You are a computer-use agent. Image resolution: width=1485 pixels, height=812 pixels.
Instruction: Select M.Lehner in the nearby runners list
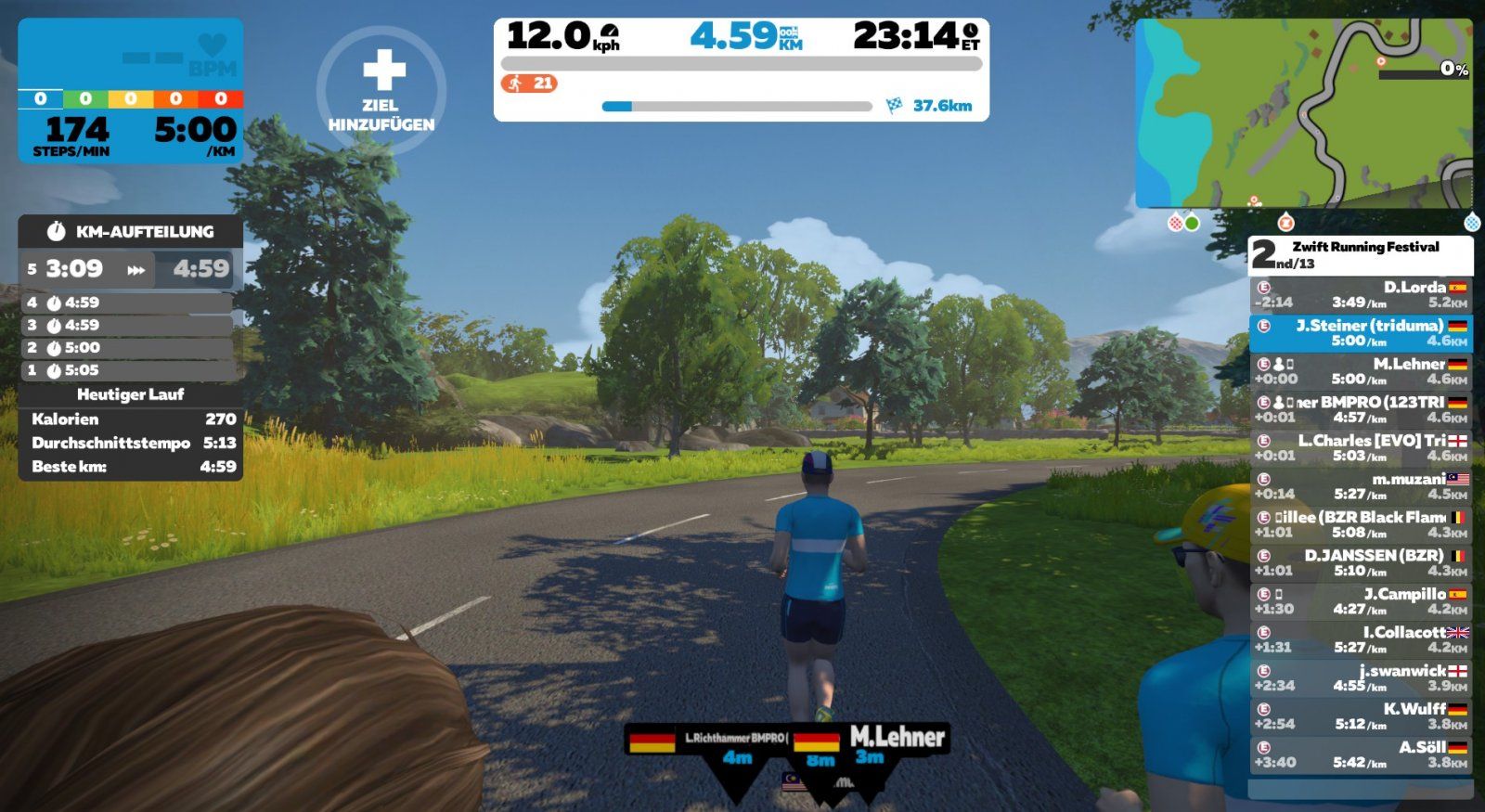(x=1360, y=371)
